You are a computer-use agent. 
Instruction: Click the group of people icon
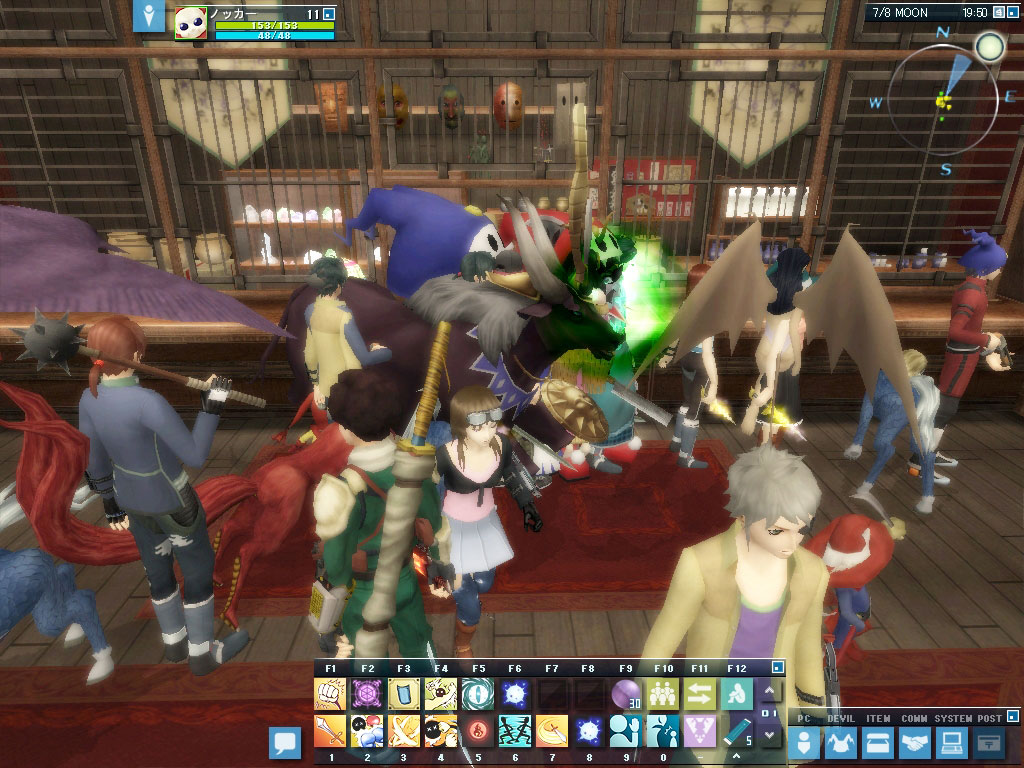(662, 694)
